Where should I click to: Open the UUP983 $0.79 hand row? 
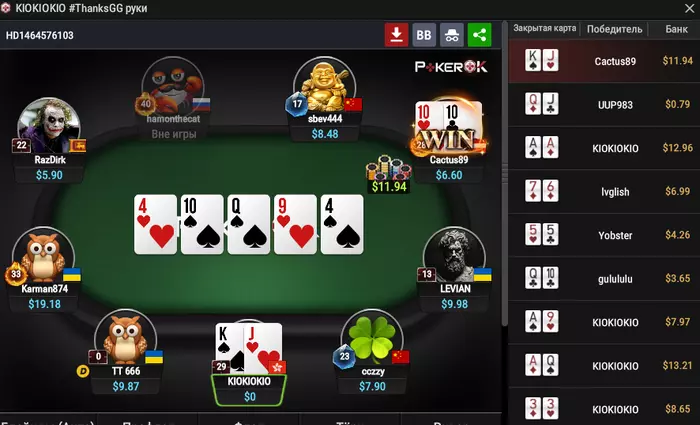[603, 103]
